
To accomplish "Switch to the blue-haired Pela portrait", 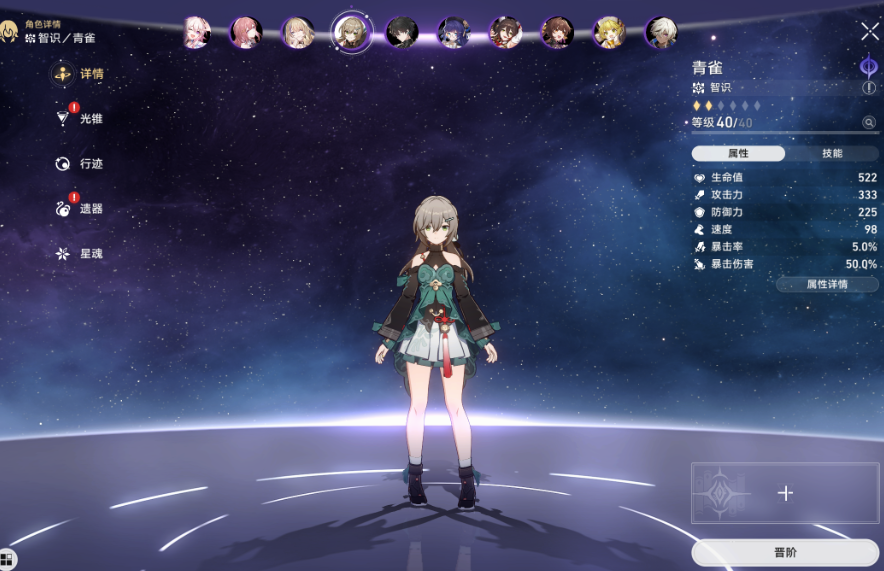I will click(453, 32).
